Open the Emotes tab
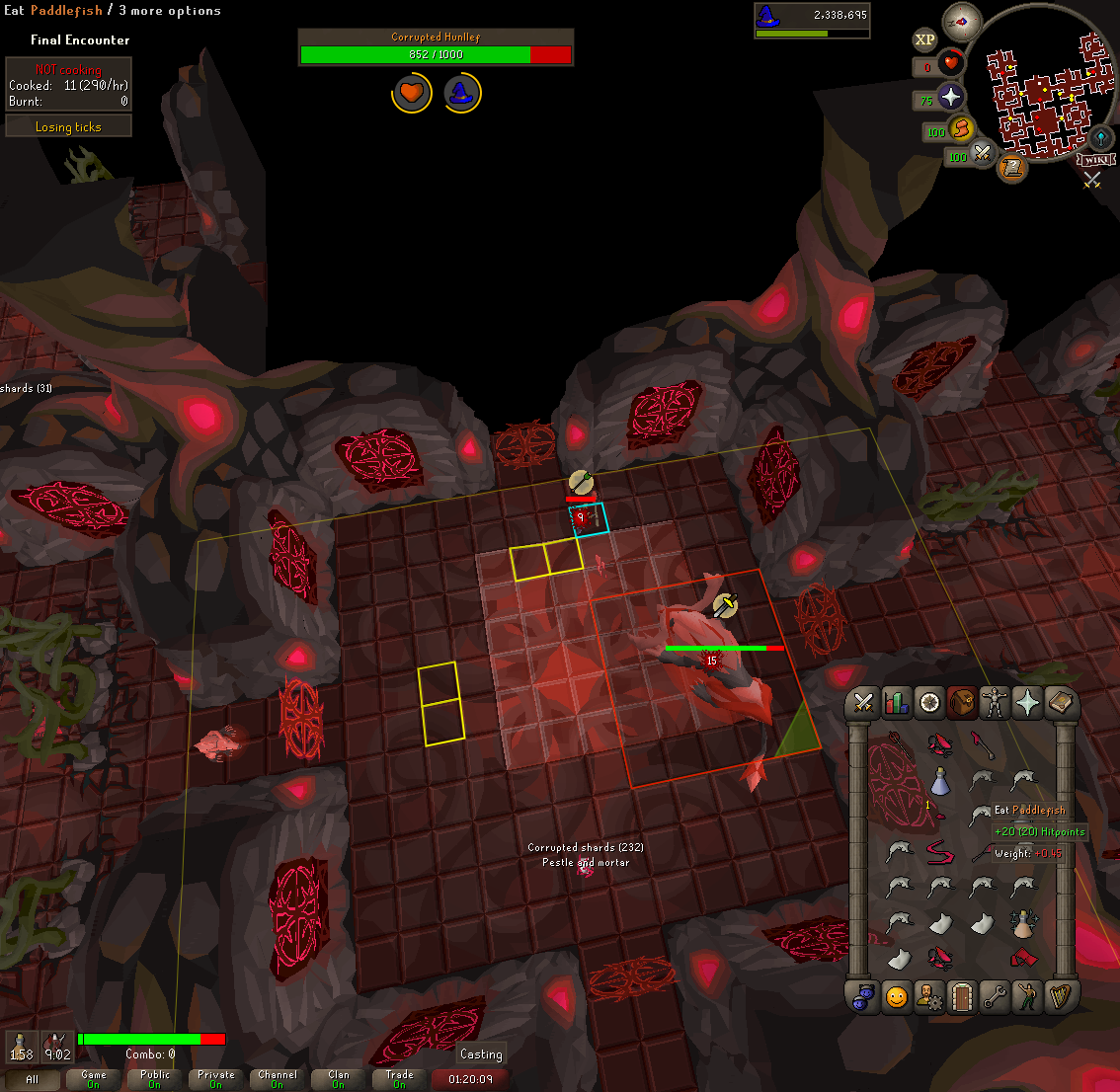The image size is (1120, 1092). [1027, 997]
